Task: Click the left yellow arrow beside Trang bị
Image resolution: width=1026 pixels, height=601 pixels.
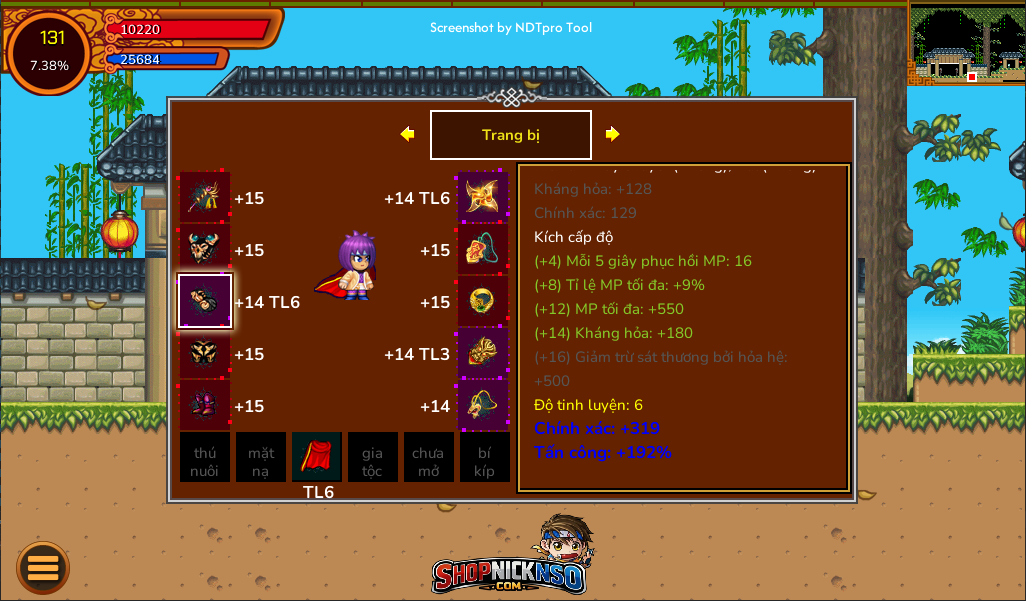Action: (x=407, y=134)
